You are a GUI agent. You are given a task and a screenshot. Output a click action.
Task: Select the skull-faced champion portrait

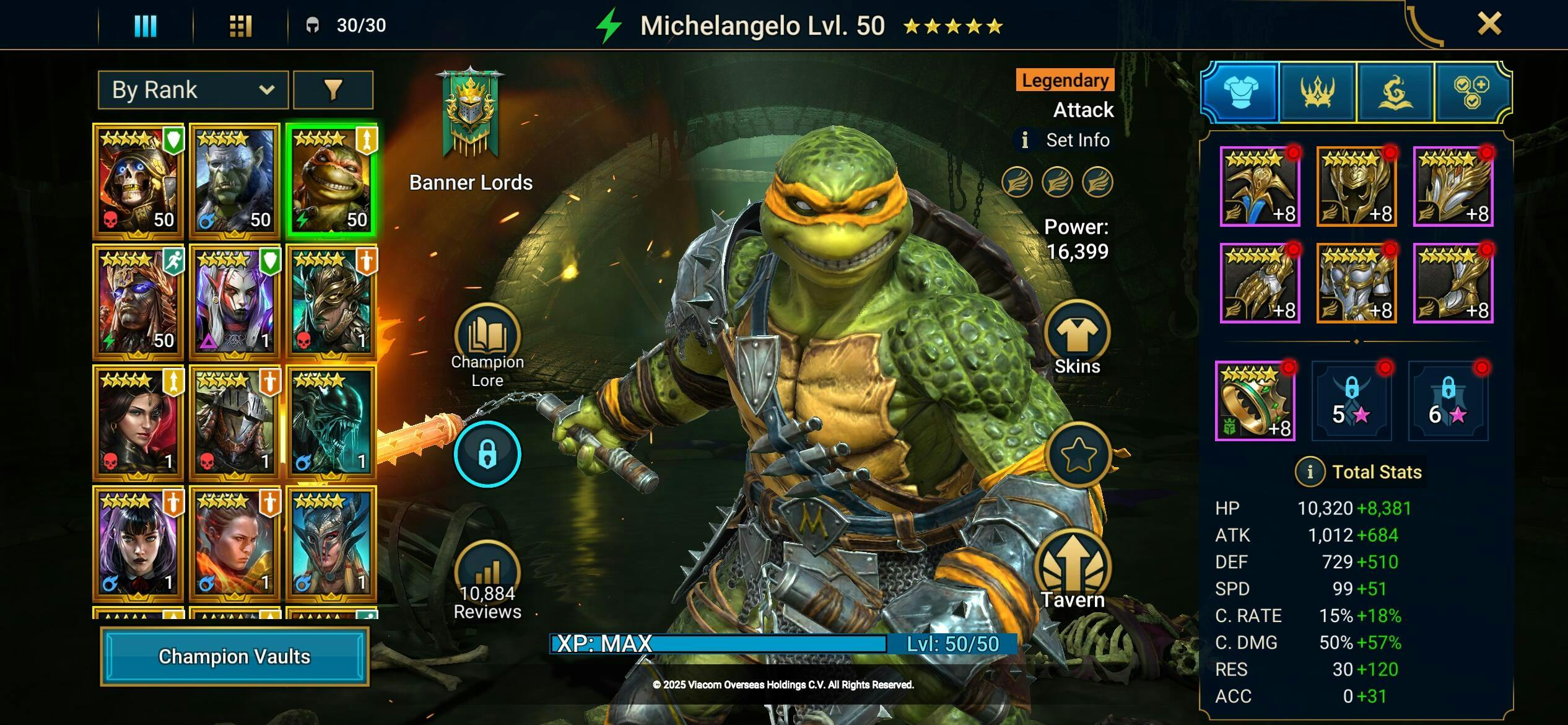(137, 181)
